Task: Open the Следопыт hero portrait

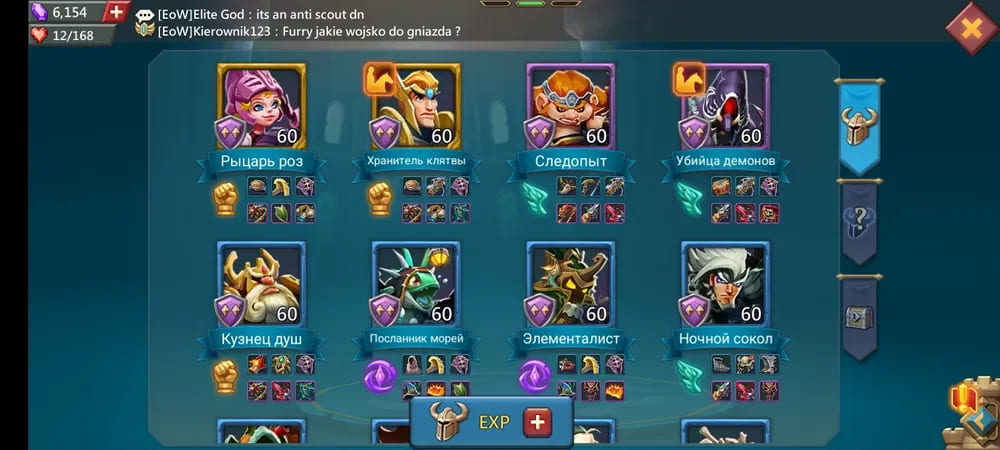Action: coord(571,106)
